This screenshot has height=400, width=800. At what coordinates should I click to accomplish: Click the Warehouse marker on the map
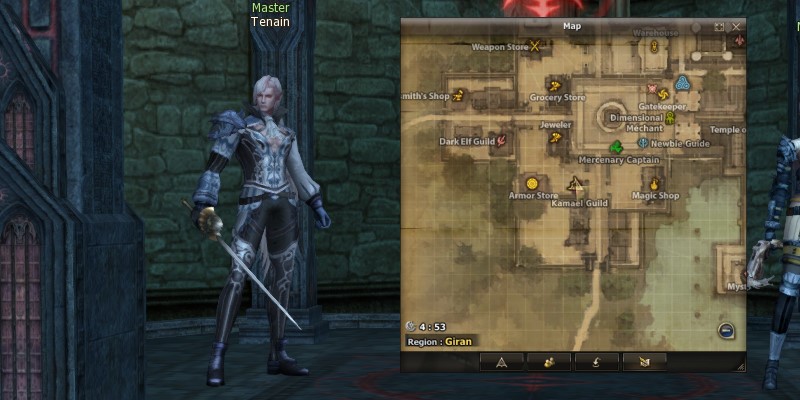click(x=655, y=46)
